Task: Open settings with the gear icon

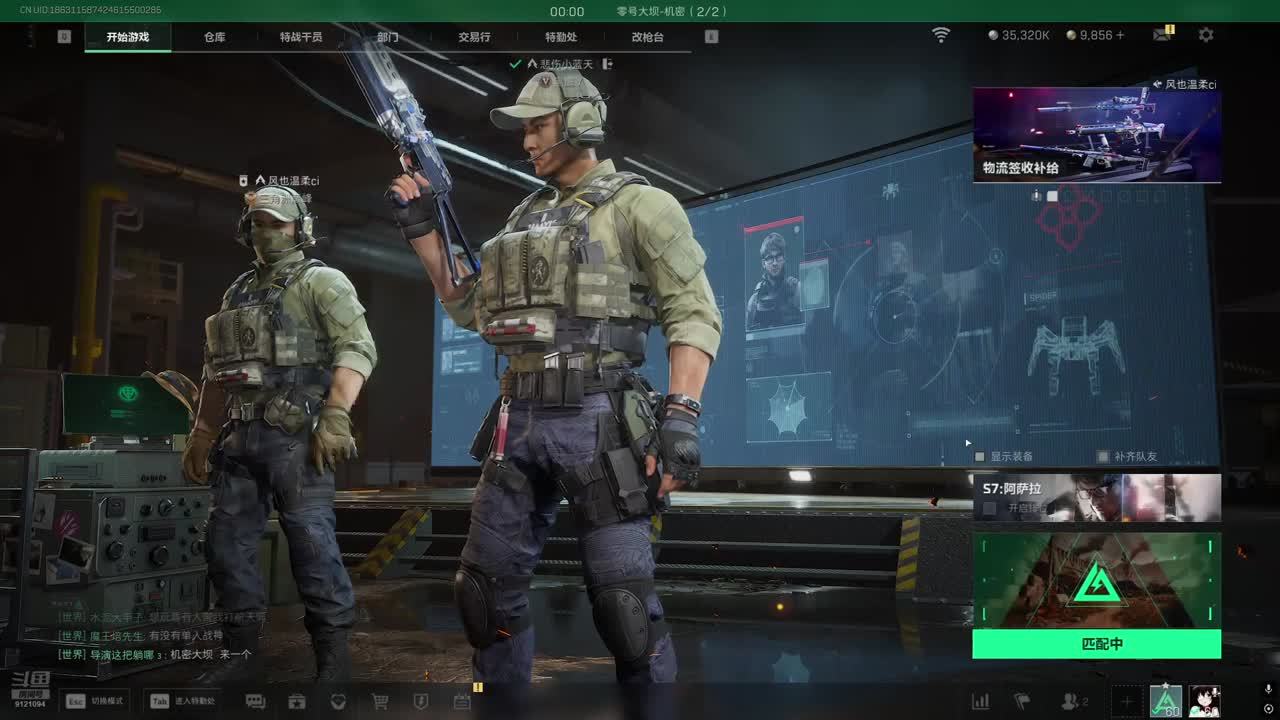Action: [1206, 35]
